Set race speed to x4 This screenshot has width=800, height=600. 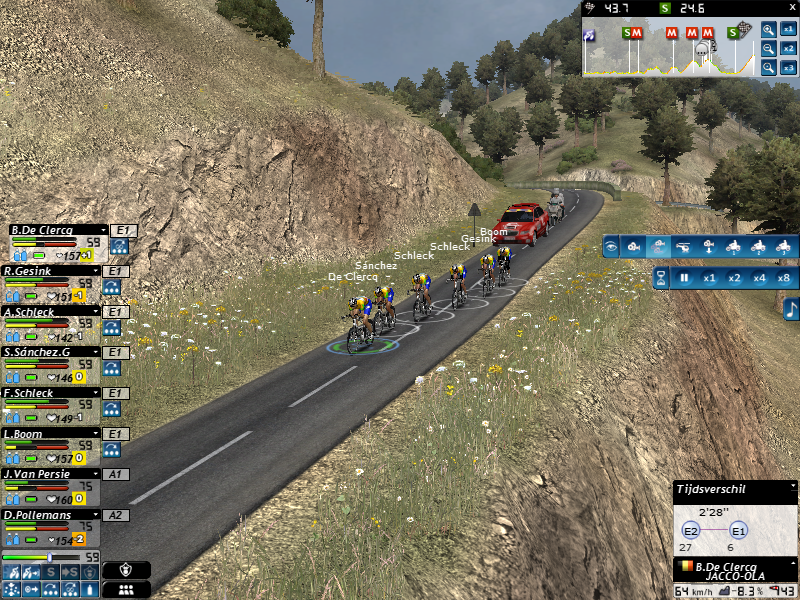[759, 278]
